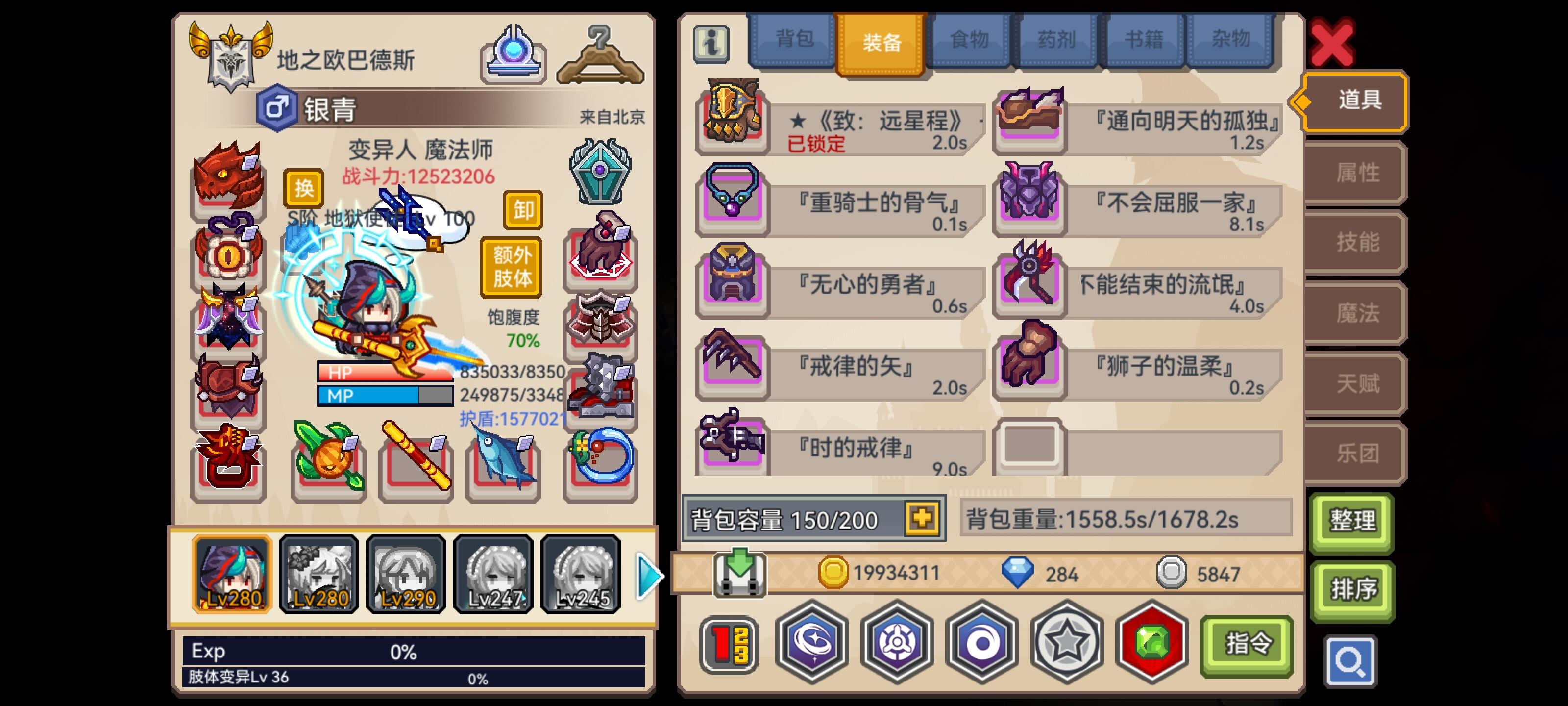Click the 卸 unequip toggle
1568x706 pixels.
pyautogui.click(x=523, y=212)
